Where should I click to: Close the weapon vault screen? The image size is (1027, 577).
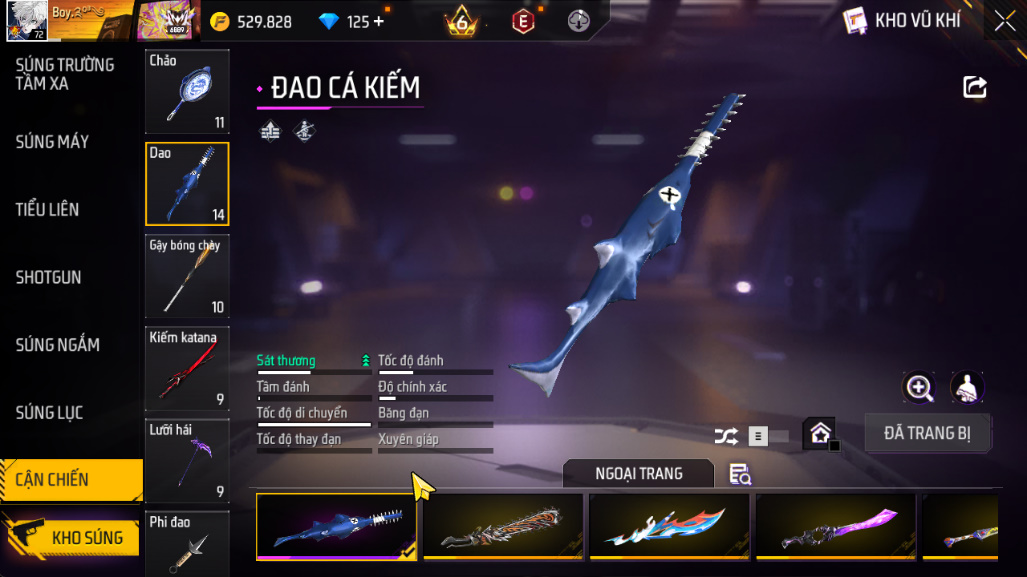[x=1004, y=20]
